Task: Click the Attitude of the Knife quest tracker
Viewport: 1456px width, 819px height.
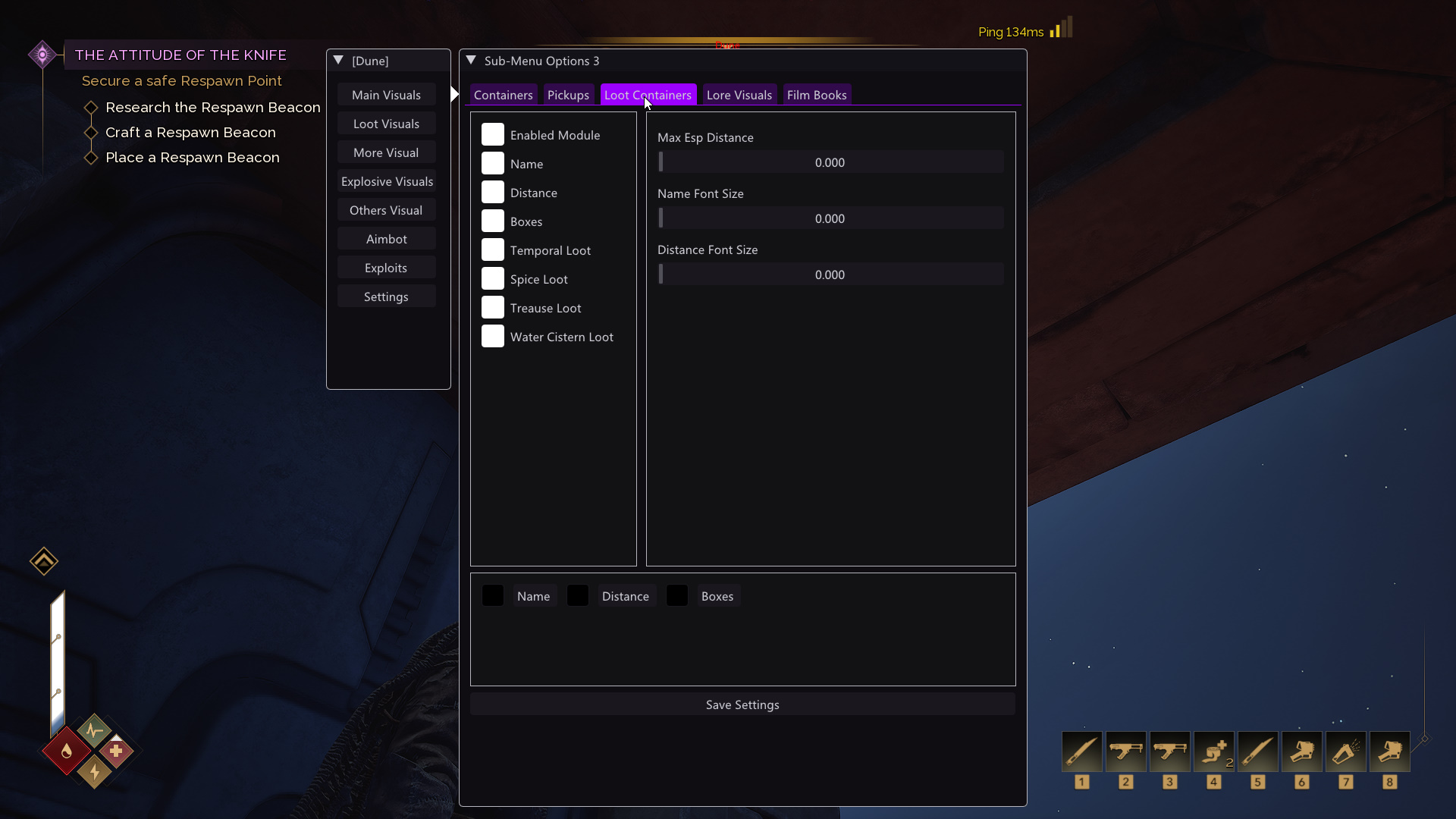Action: click(x=180, y=55)
